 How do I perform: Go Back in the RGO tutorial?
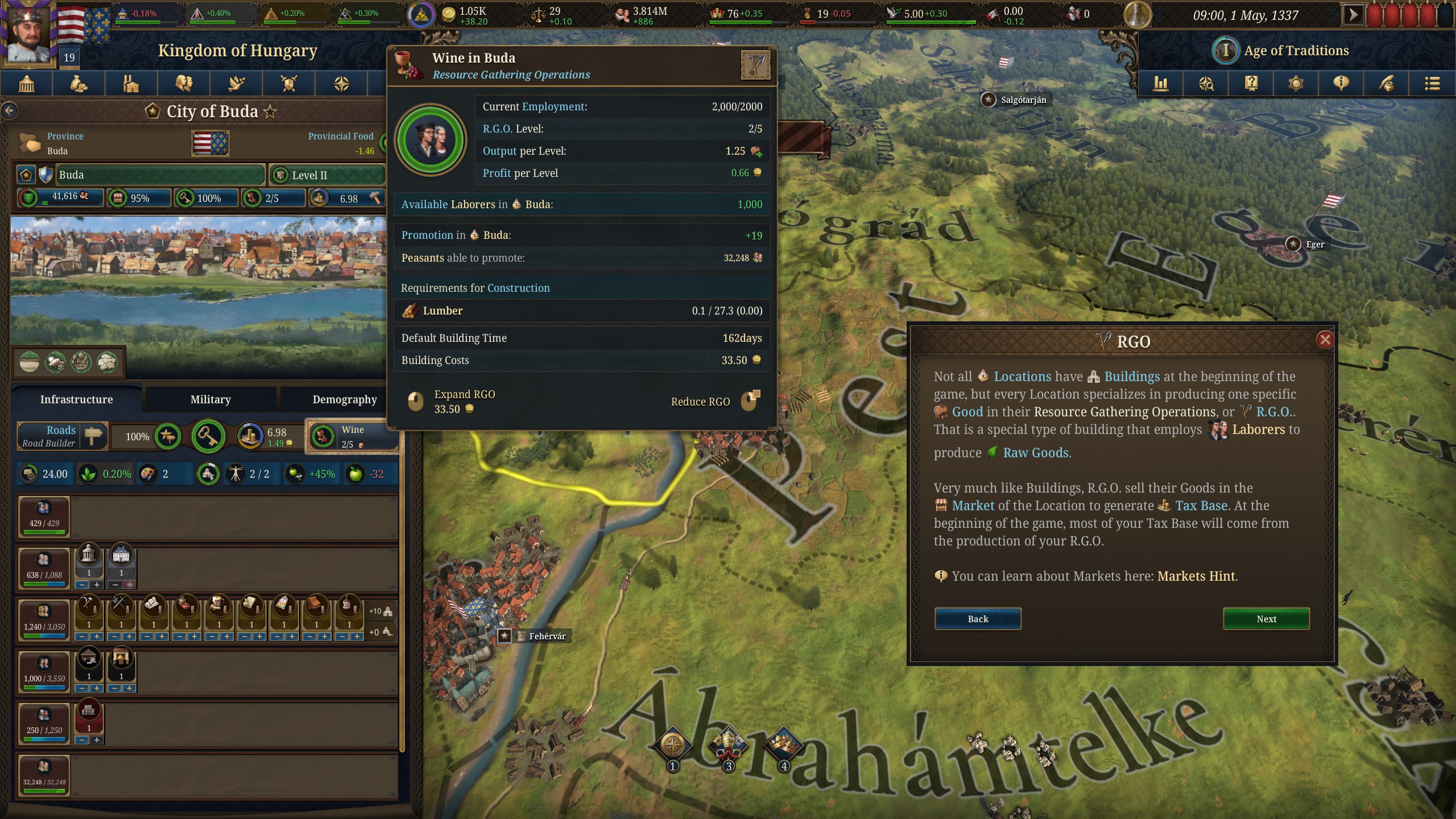coord(978,619)
